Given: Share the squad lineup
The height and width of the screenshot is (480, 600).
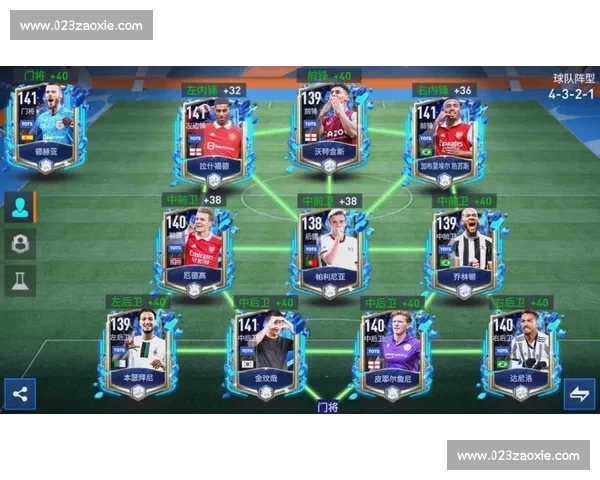Looking at the screenshot, I should tap(20, 393).
